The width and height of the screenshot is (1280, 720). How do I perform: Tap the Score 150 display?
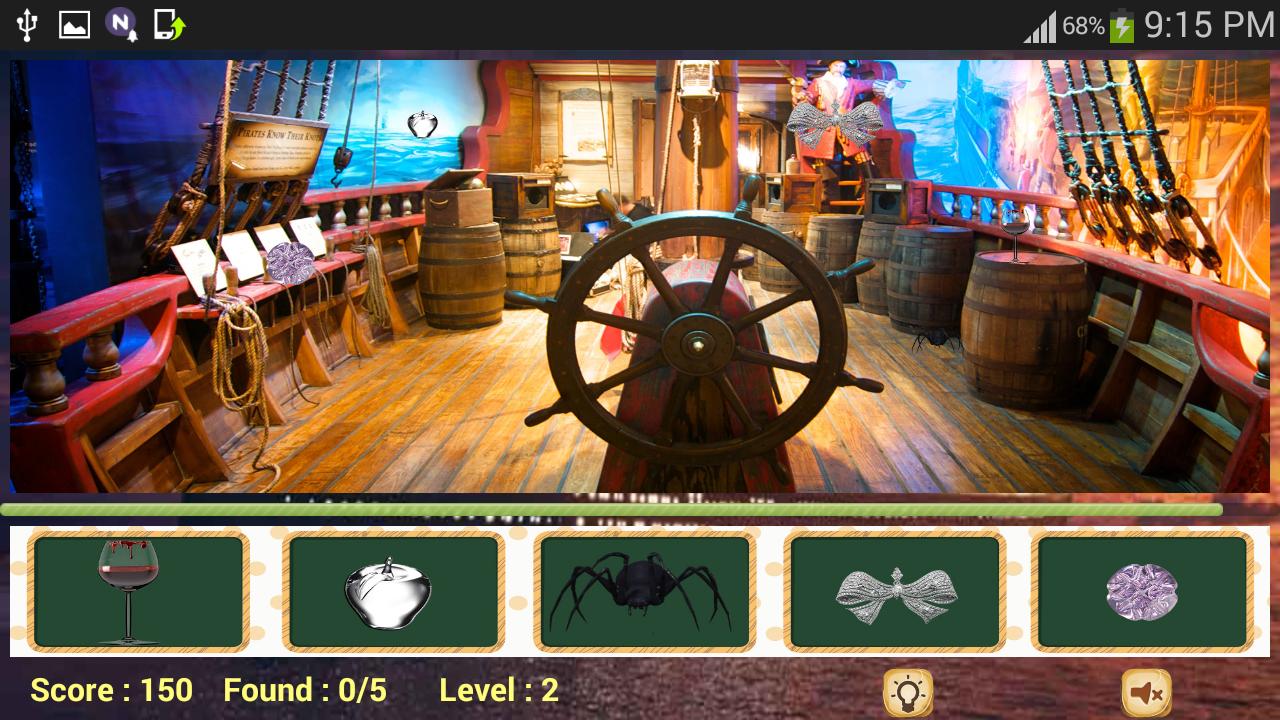[110, 691]
